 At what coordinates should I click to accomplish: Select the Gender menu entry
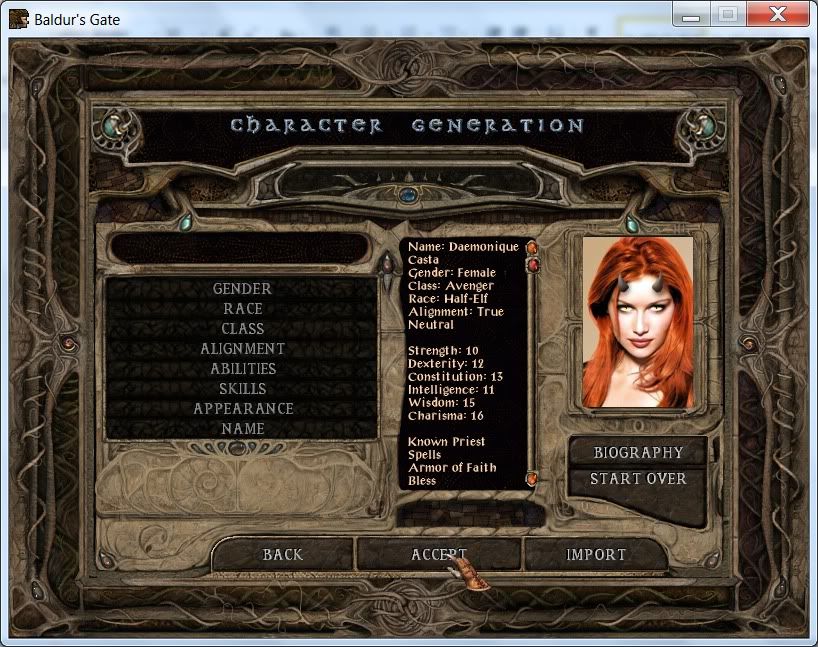242,289
